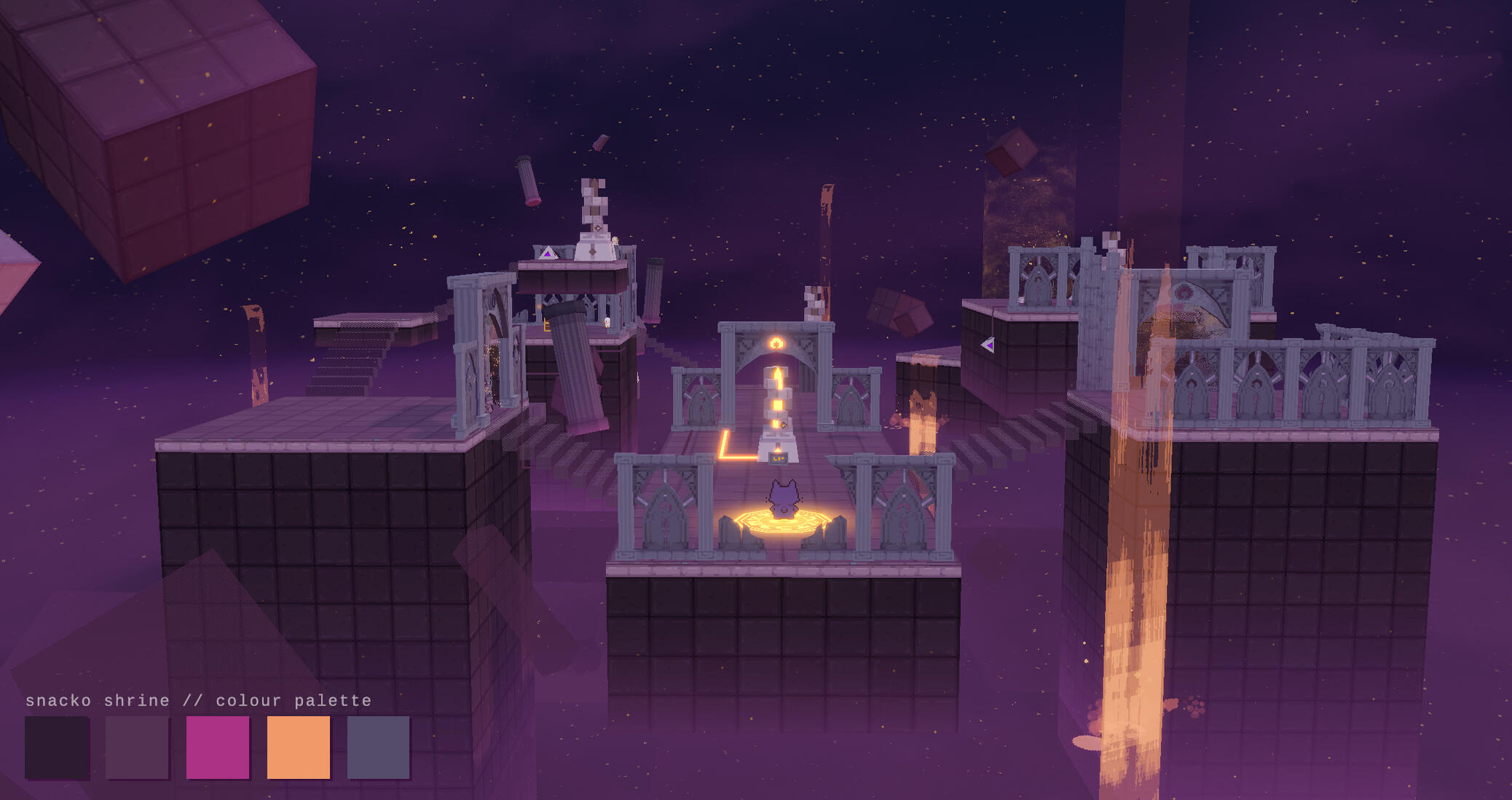Choose the muted dark plum swatch
1512x800 pixels.
(137, 747)
